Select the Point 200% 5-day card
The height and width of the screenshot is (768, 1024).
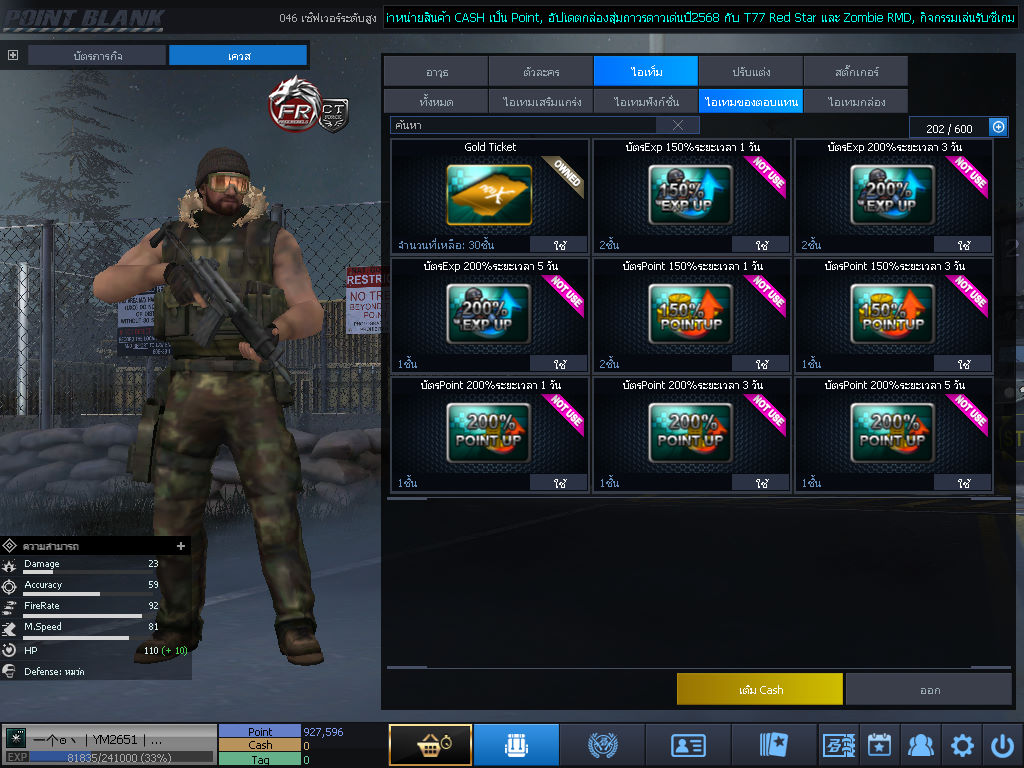coord(892,432)
